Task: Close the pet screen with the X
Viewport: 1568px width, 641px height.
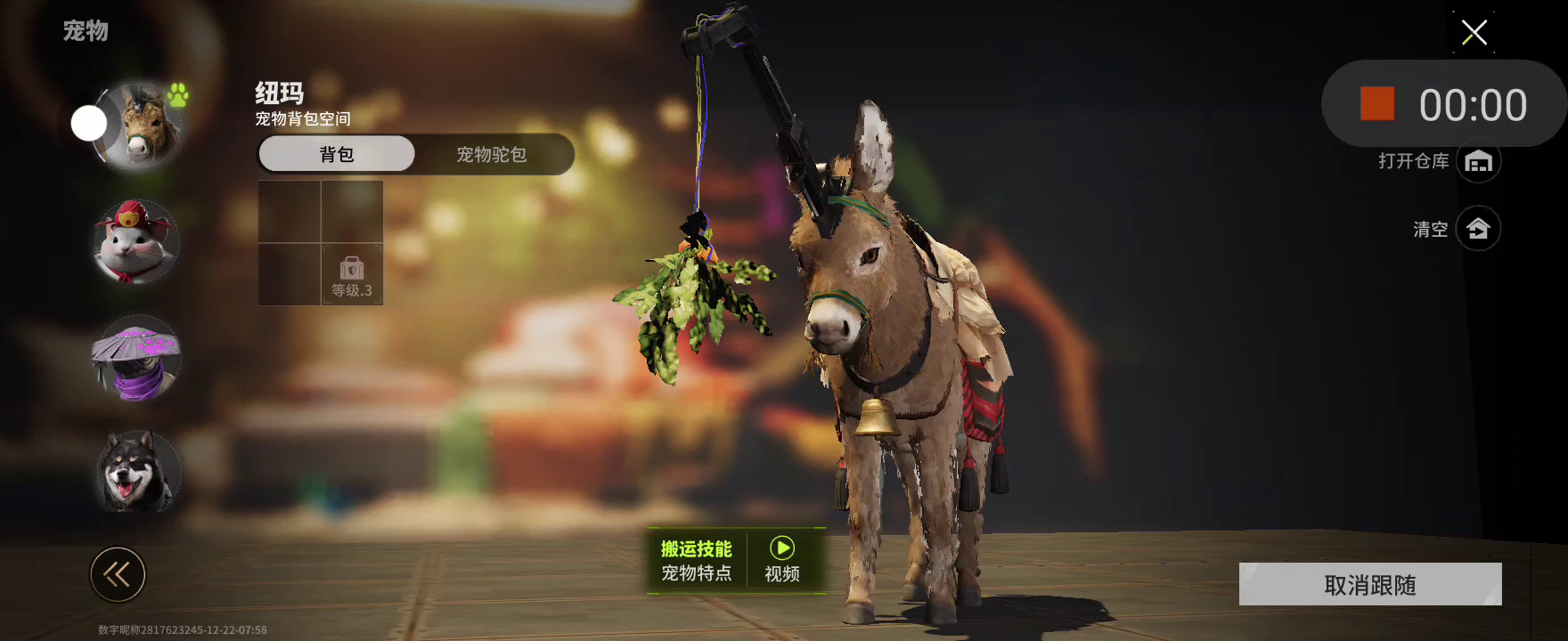Action: pos(1474,33)
